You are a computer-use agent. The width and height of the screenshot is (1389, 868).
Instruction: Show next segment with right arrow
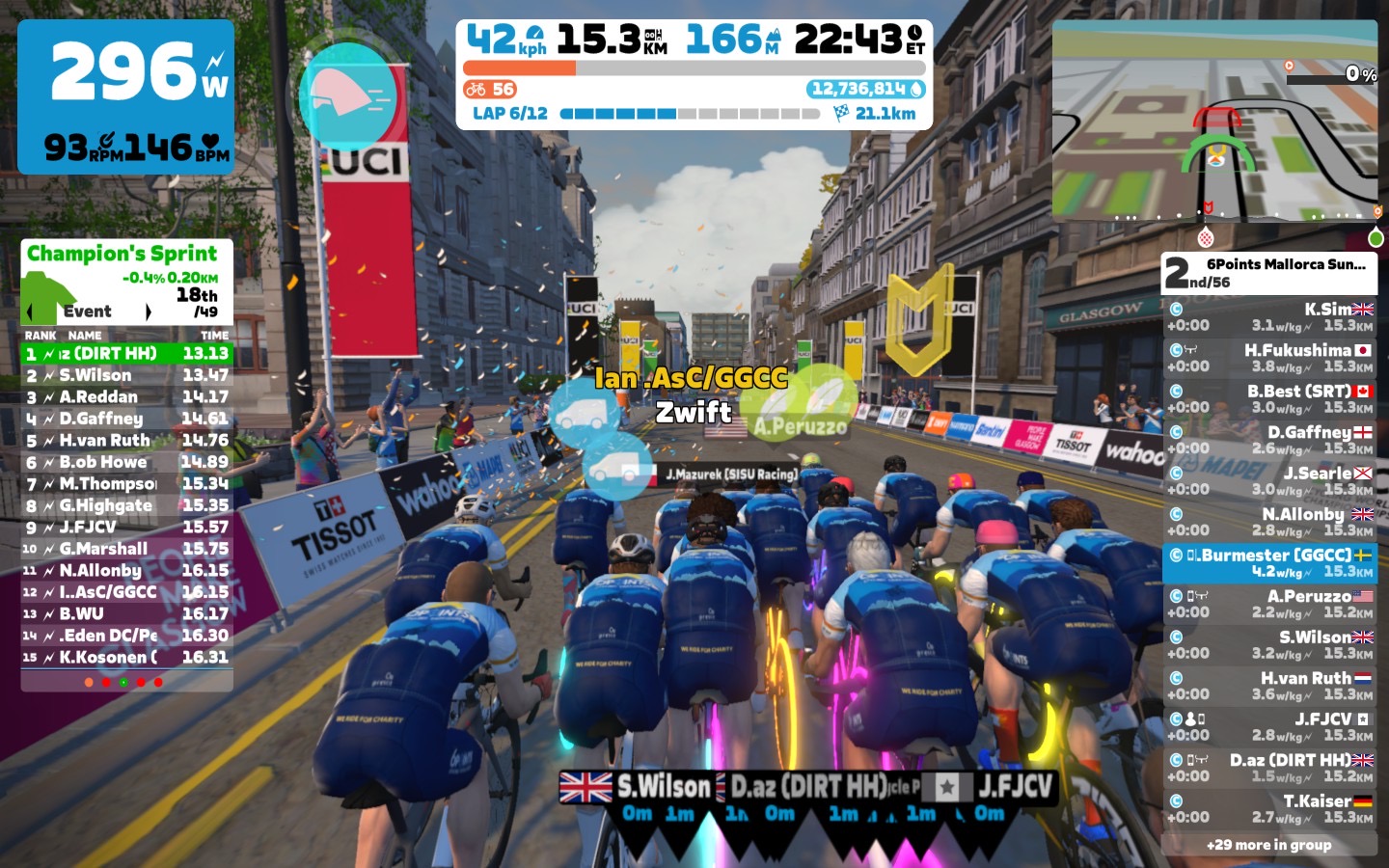point(148,312)
